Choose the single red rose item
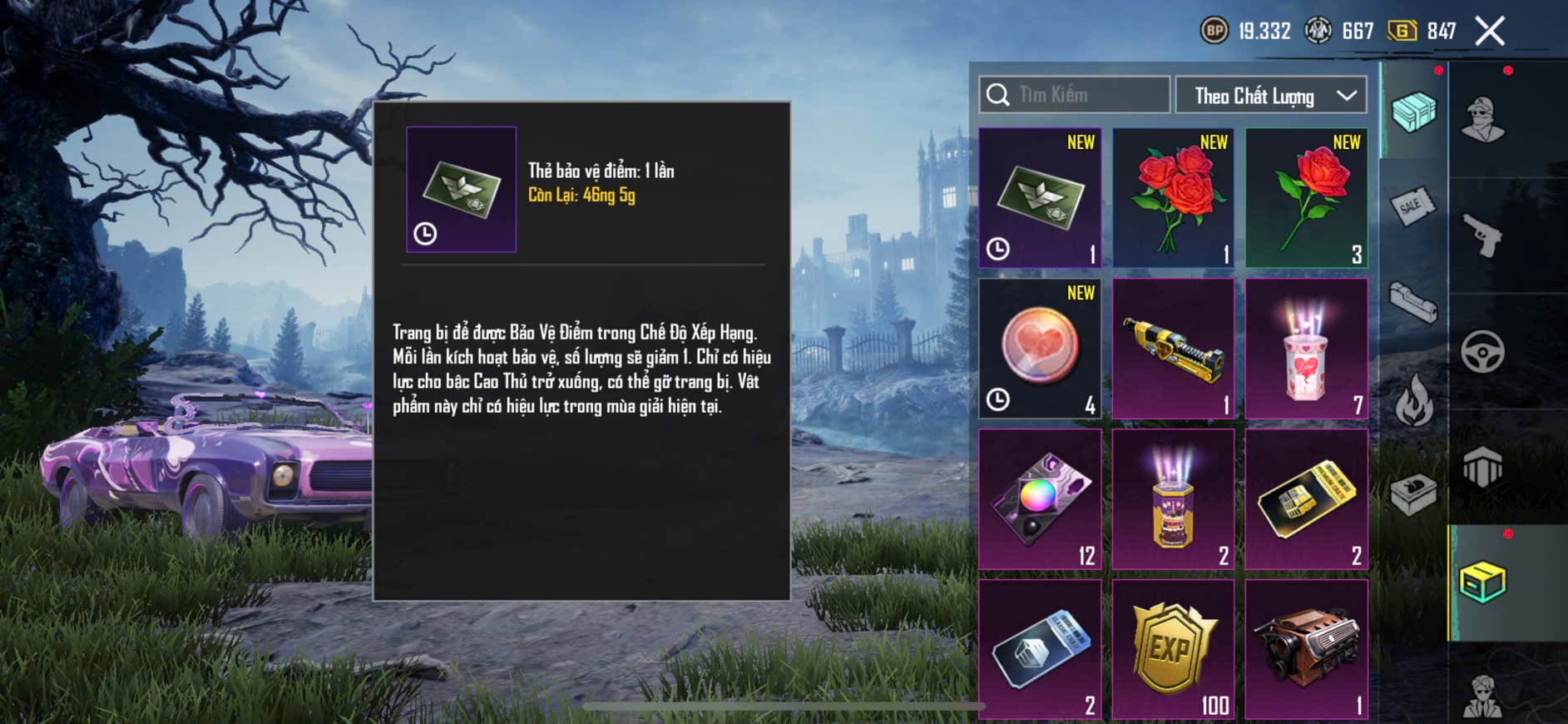 coord(1306,198)
